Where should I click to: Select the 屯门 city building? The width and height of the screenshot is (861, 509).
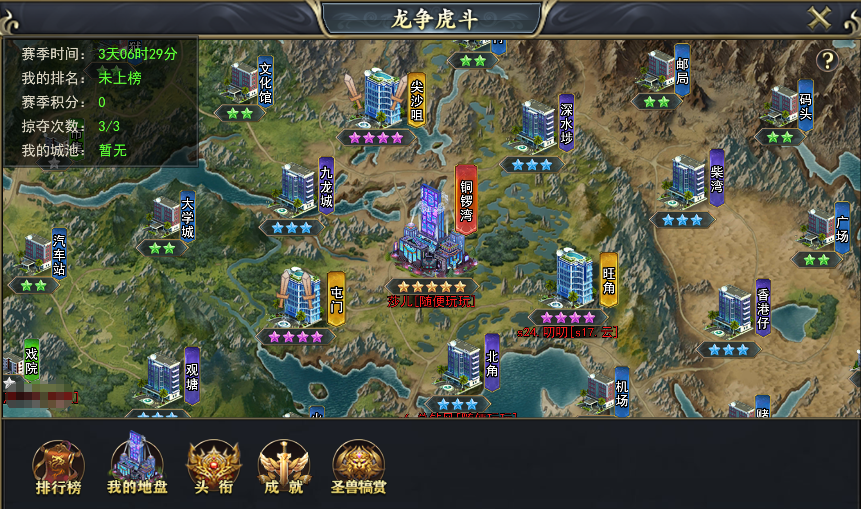[x=299, y=295]
